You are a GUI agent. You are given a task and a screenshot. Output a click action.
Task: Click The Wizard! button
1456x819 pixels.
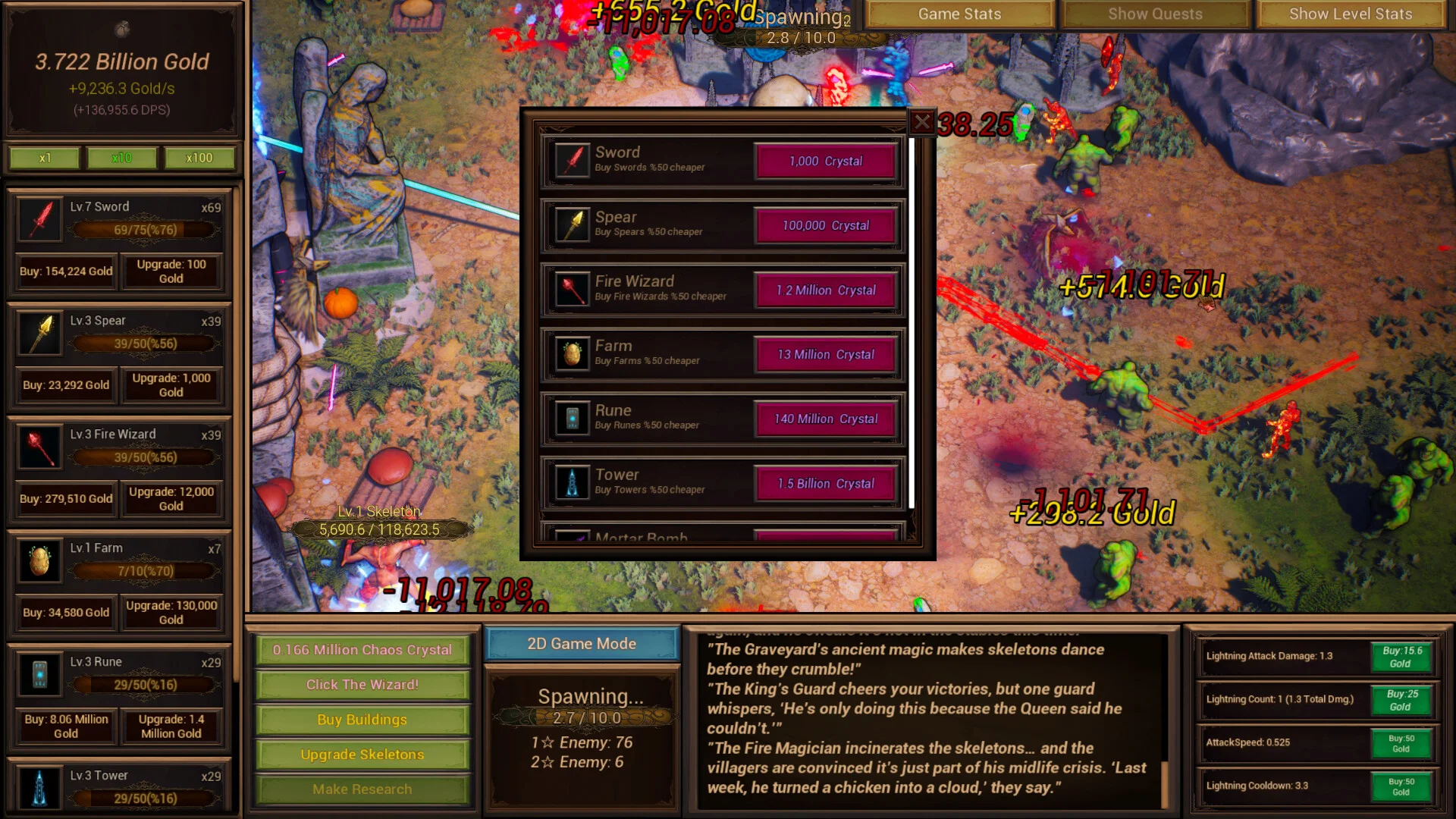coord(362,685)
